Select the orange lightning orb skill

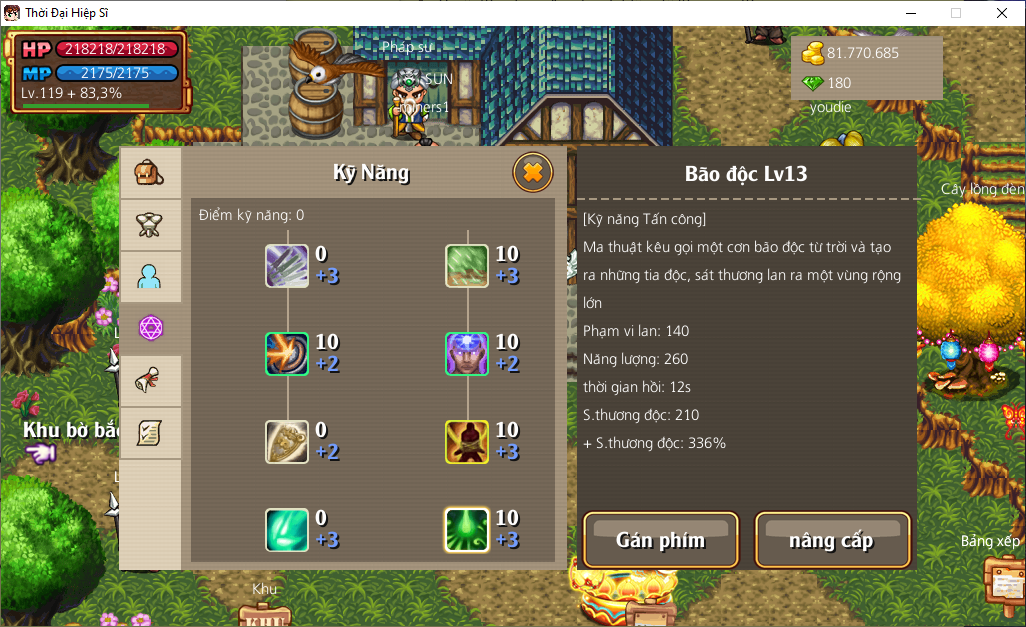(x=287, y=354)
